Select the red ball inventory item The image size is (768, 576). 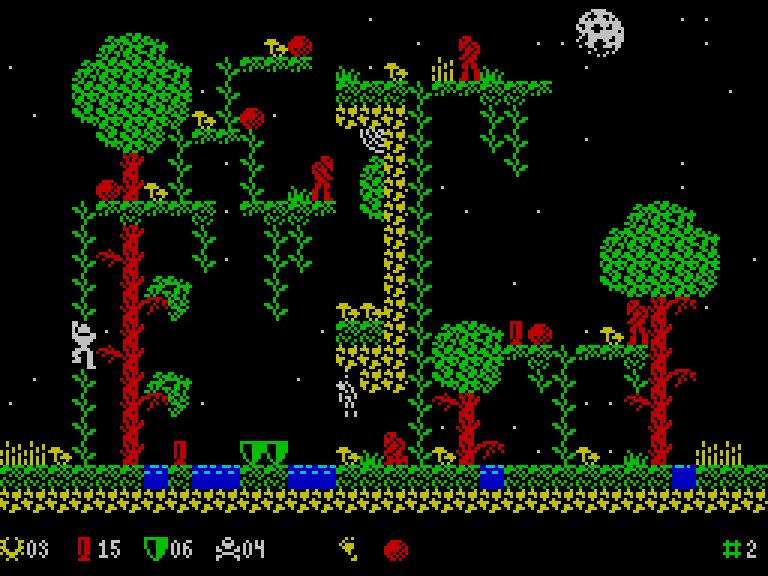point(396,550)
